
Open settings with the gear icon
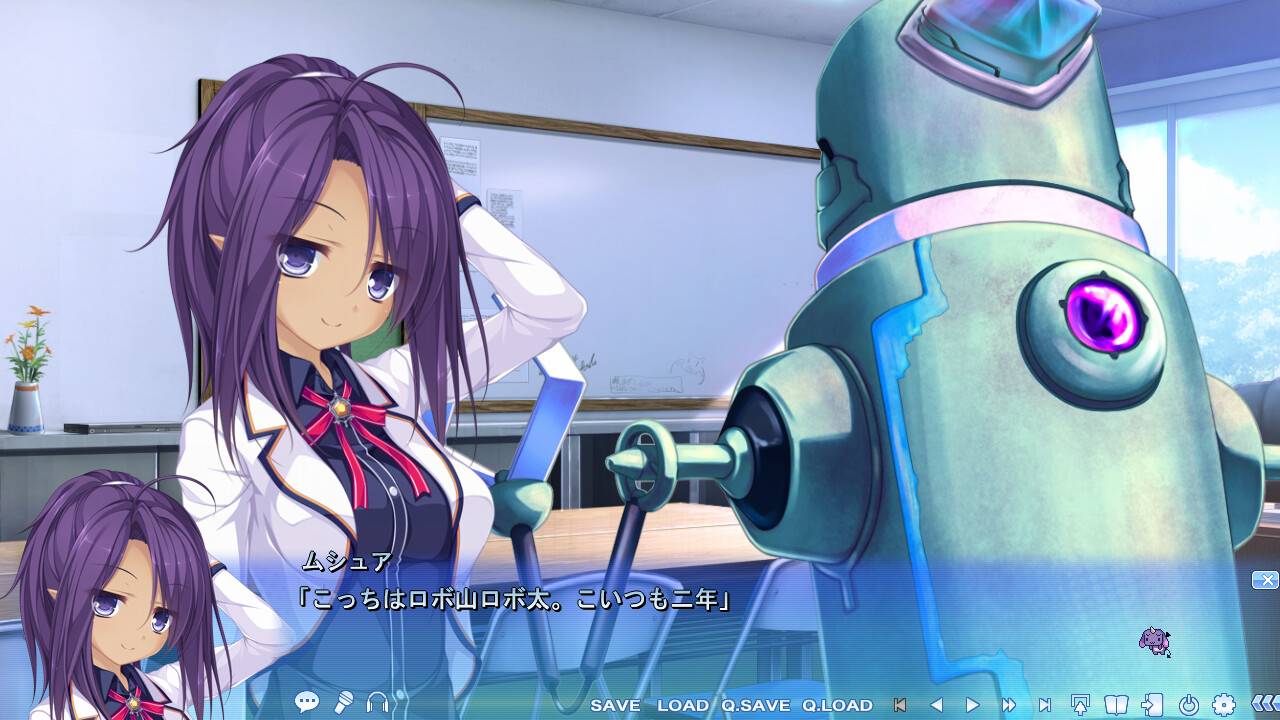click(x=1224, y=705)
